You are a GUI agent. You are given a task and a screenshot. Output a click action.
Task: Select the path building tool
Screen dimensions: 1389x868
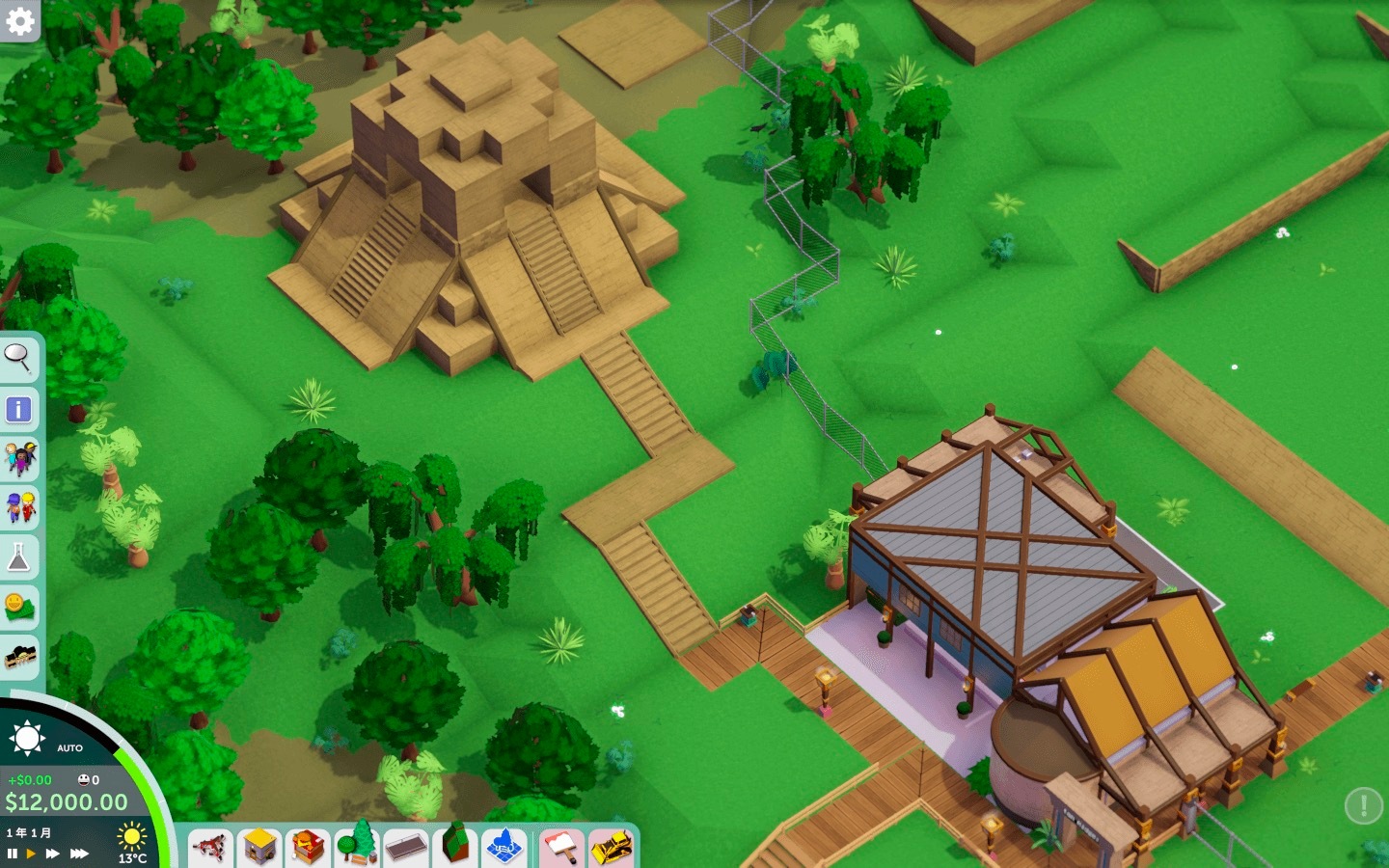click(x=406, y=847)
